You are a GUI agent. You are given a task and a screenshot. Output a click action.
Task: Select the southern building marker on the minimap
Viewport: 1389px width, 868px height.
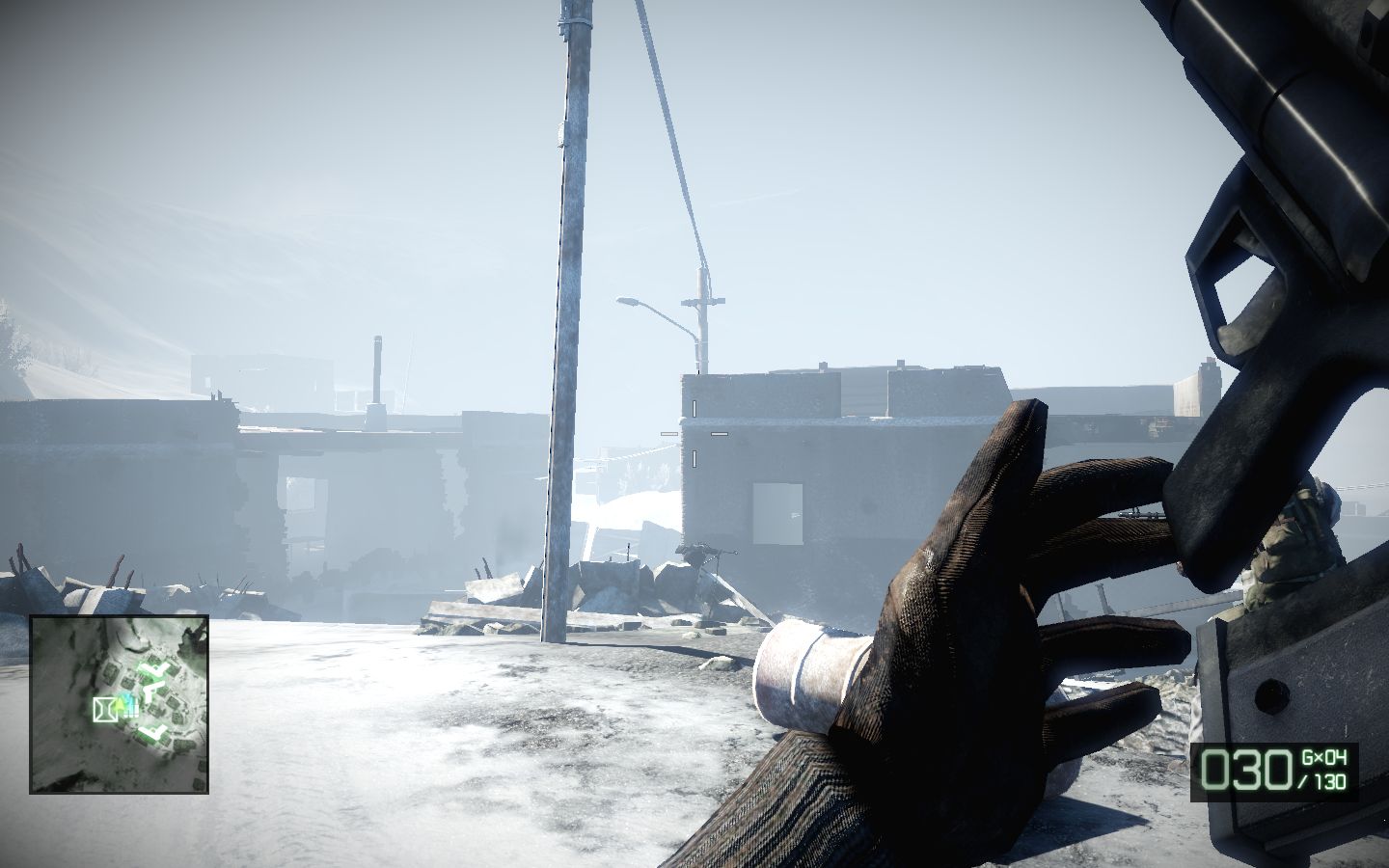pos(151,730)
